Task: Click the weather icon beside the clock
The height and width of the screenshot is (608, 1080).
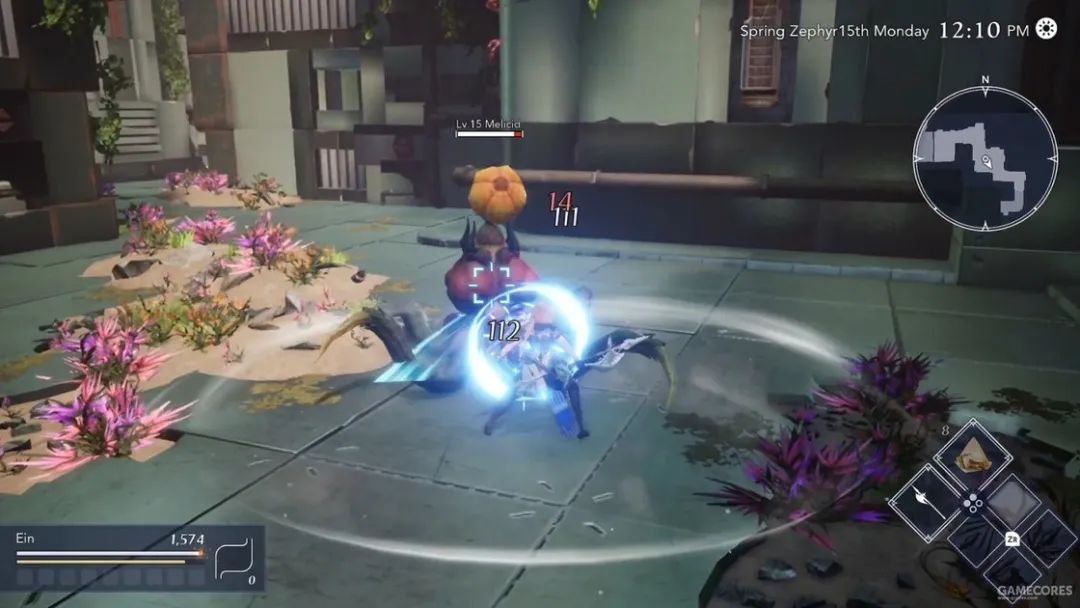Action: (x=1046, y=29)
